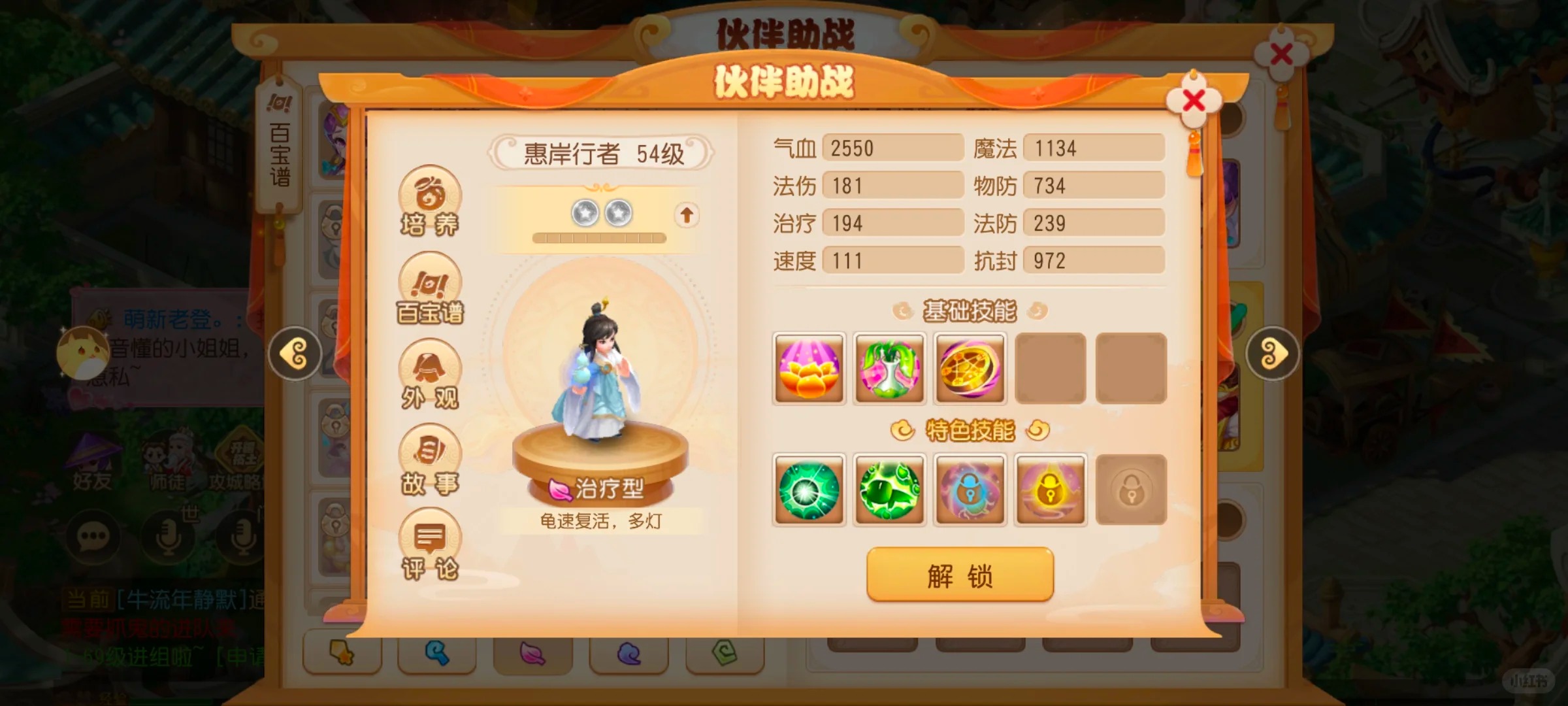Screen dimensions: 1568x706
Task: Go to the previous partner arrow
Action: click(x=295, y=354)
